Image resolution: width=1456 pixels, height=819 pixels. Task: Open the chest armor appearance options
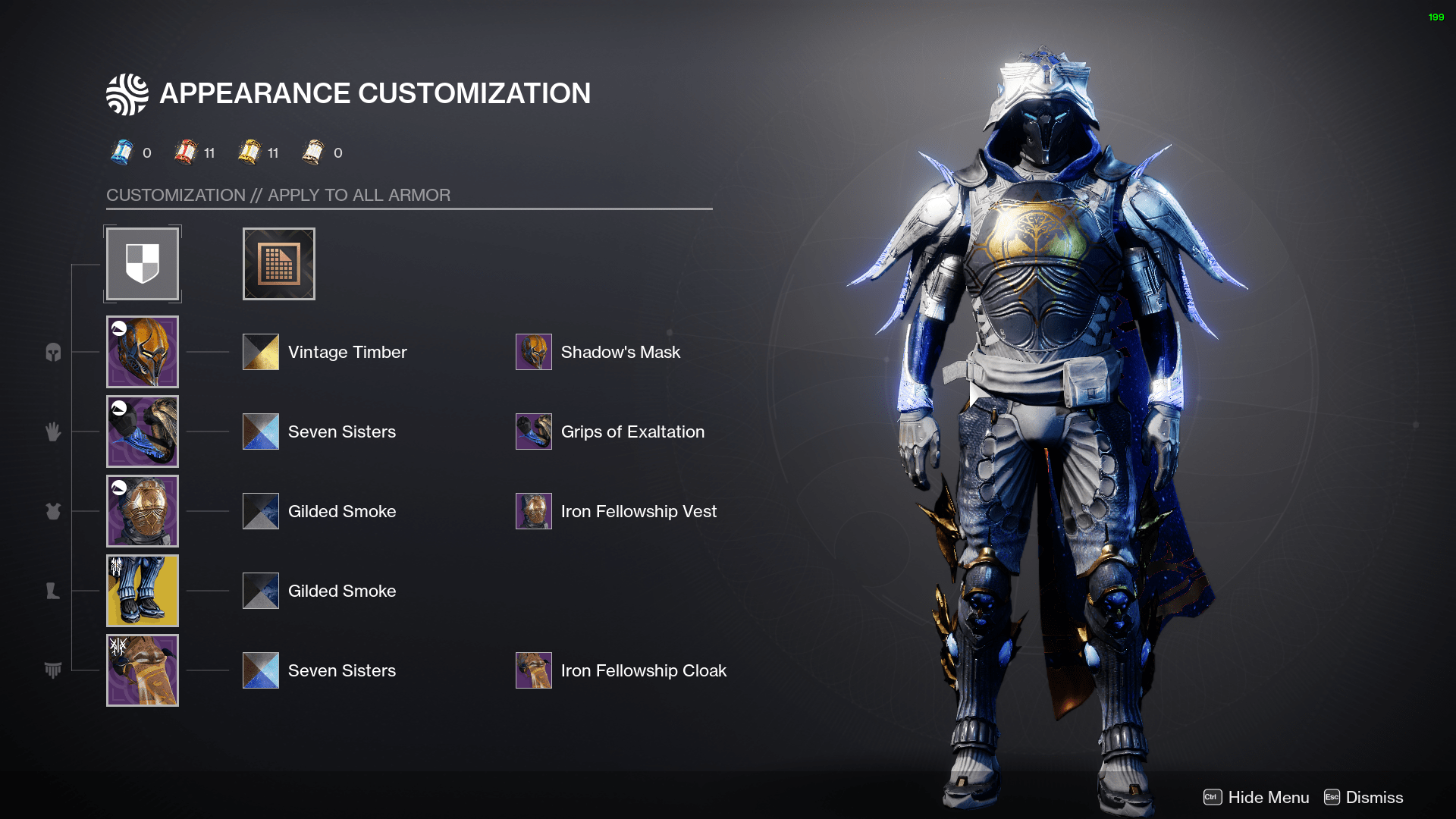pyautogui.click(x=142, y=511)
